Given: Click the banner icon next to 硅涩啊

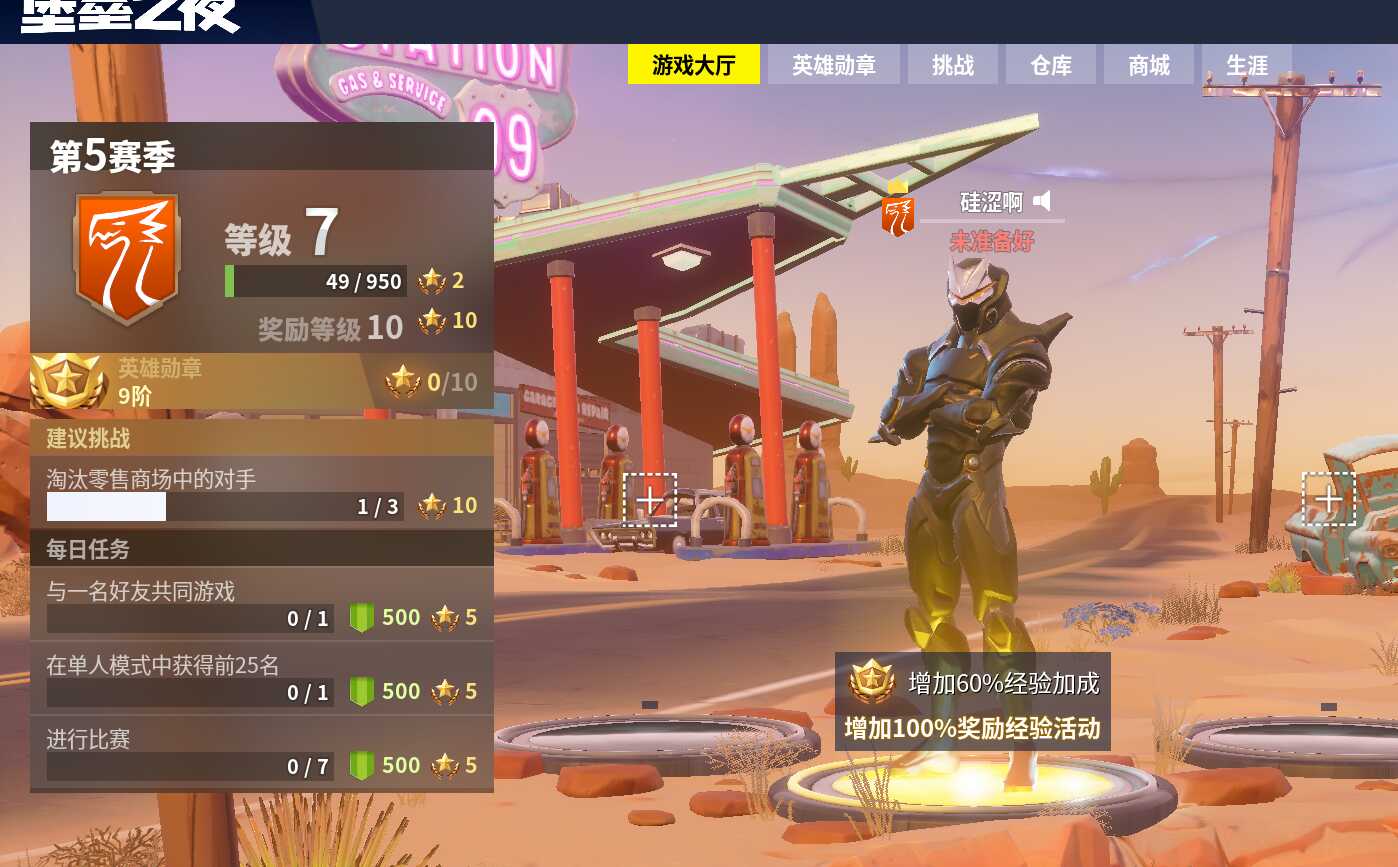Looking at the screenshot, I should (x=897, y=211).
